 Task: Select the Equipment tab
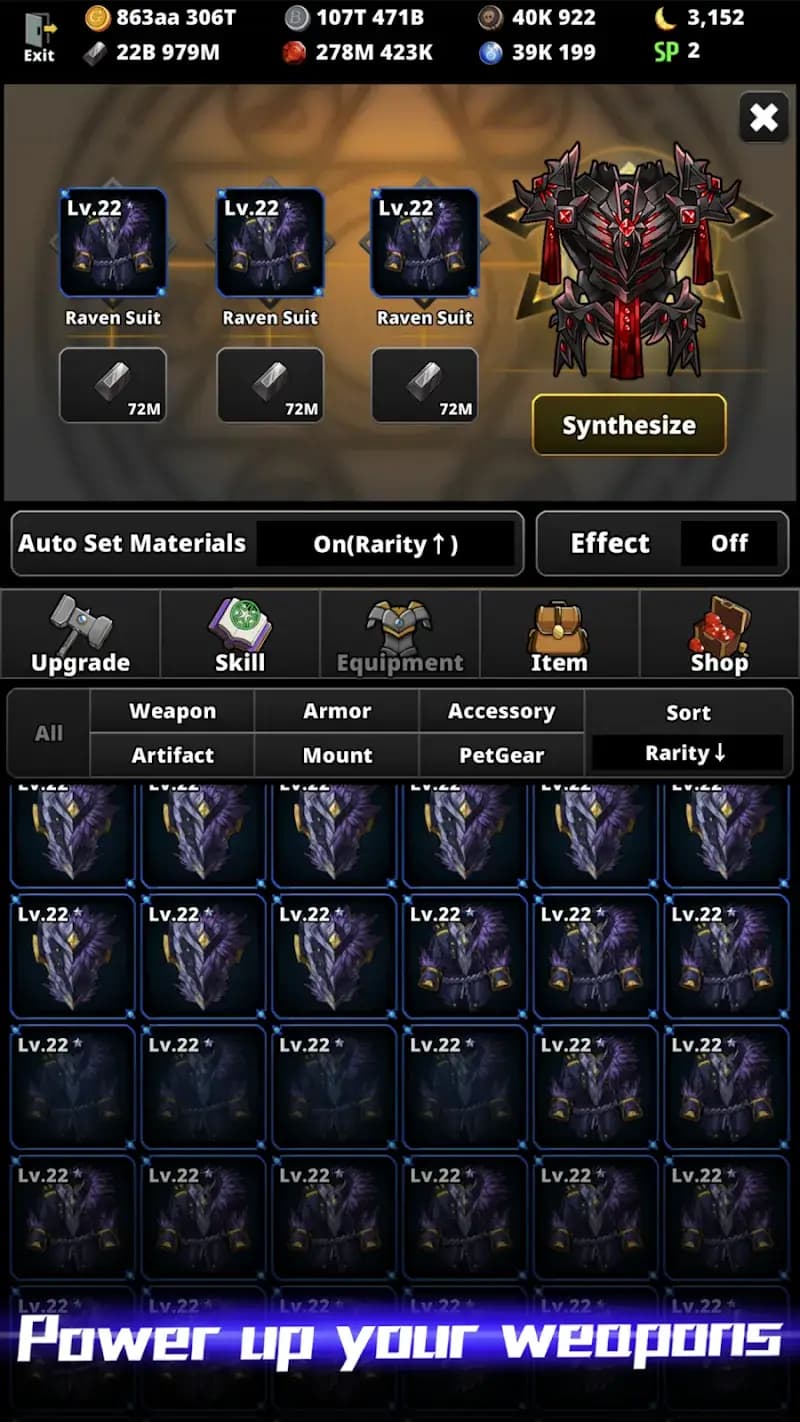tap(400, 634)
